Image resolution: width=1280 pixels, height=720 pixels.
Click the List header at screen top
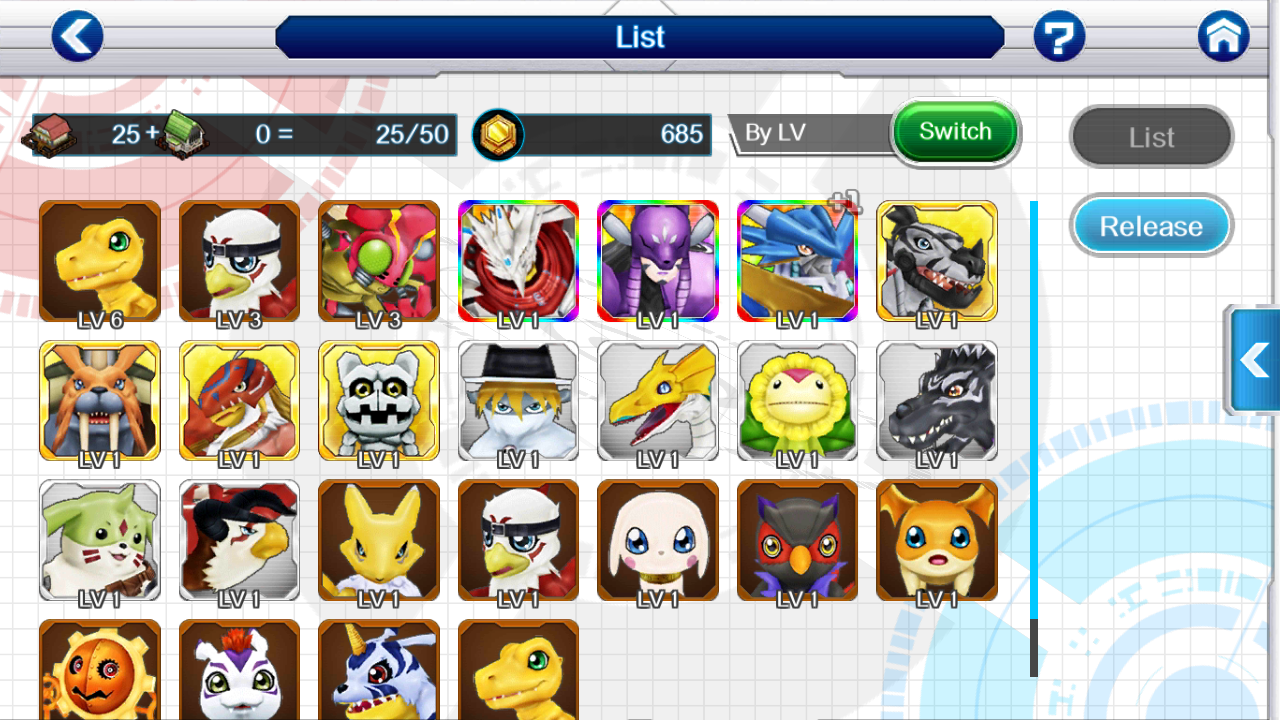point(640,37)
